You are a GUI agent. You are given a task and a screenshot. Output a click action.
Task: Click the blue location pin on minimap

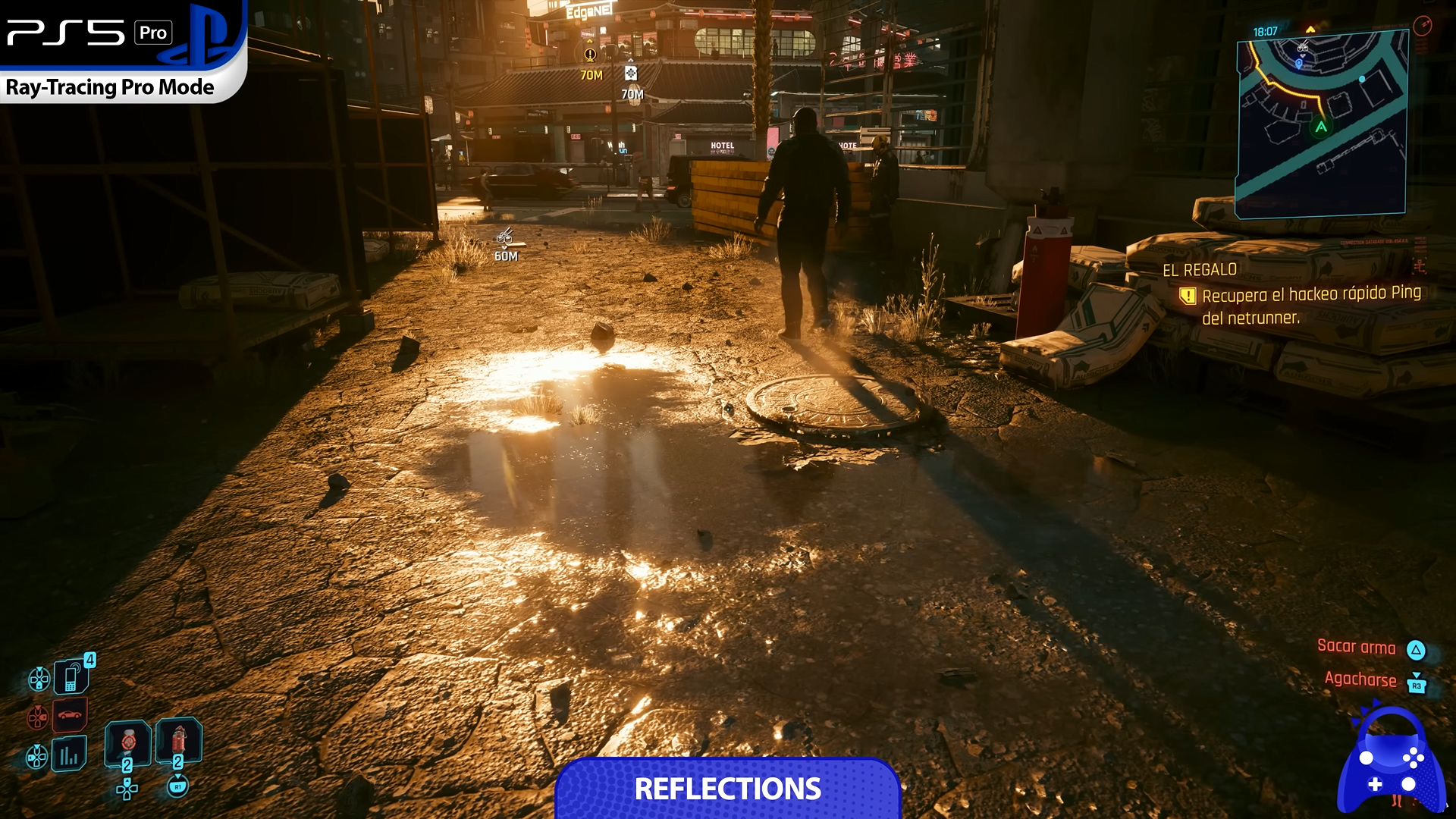[x=1298, y=64]
